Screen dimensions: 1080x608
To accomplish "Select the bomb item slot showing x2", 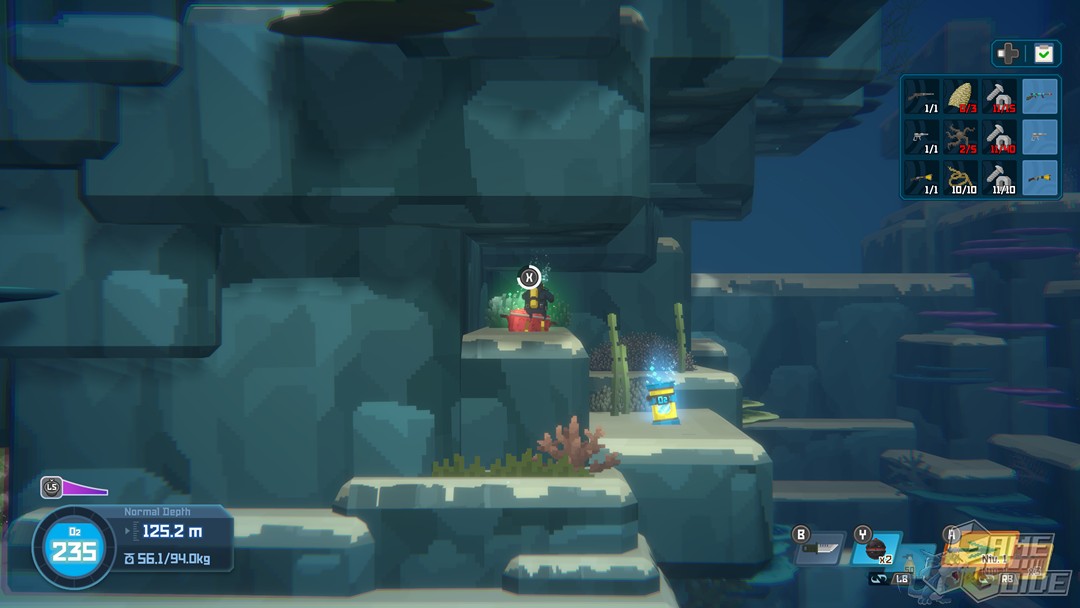I will 877,548.
